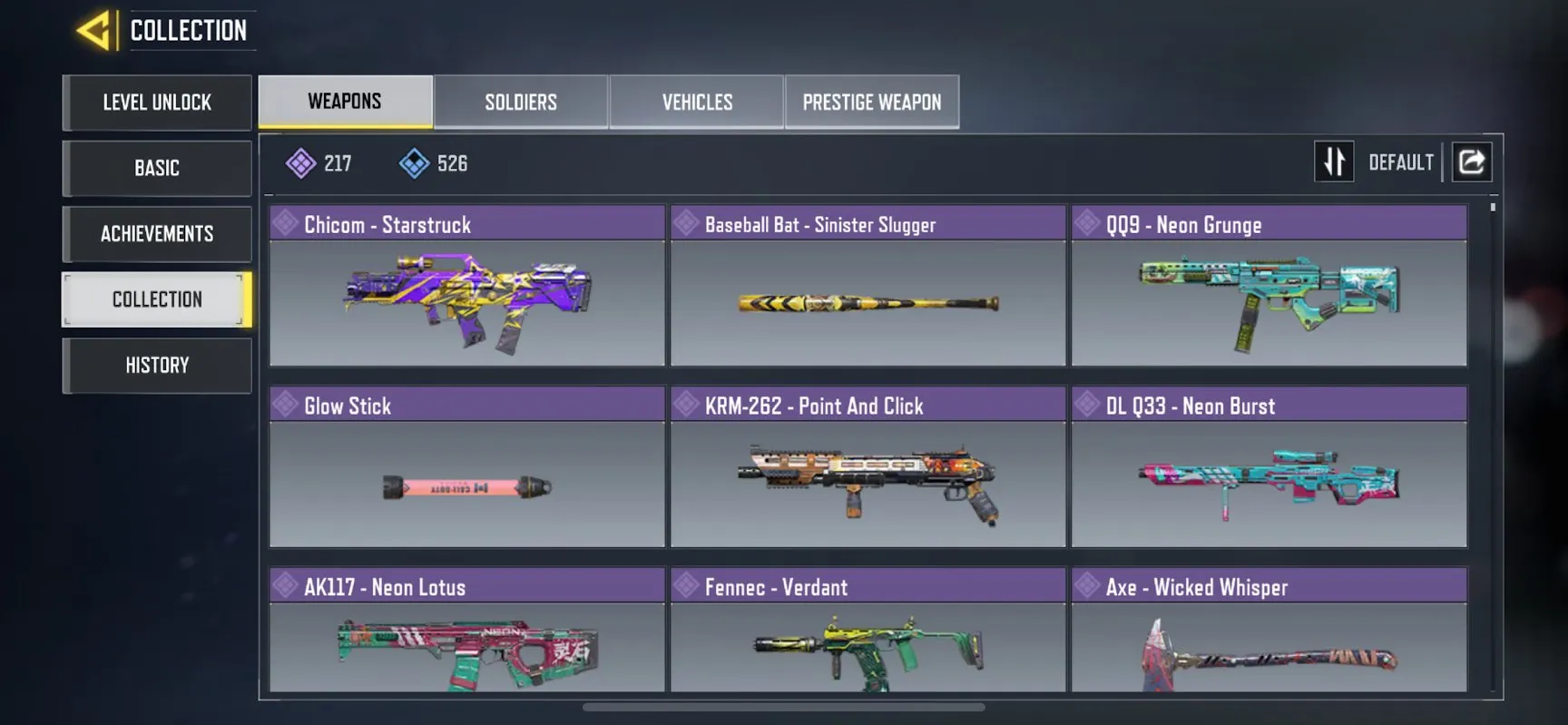Switch to the Soldiers tab

pyautogui.click(x=521, y=102)
